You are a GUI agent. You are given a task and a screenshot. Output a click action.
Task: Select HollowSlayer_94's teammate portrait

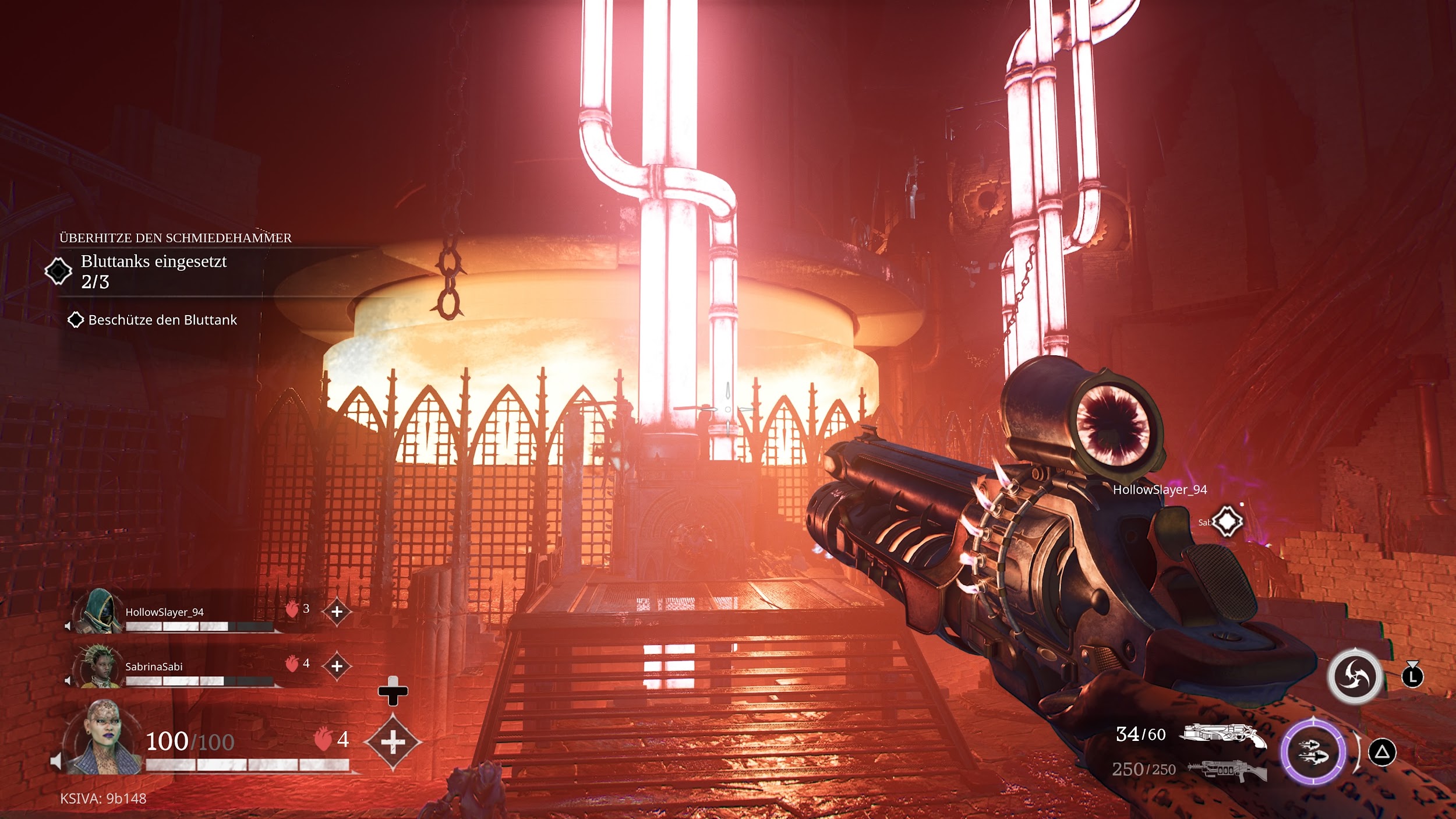(96, 612)
